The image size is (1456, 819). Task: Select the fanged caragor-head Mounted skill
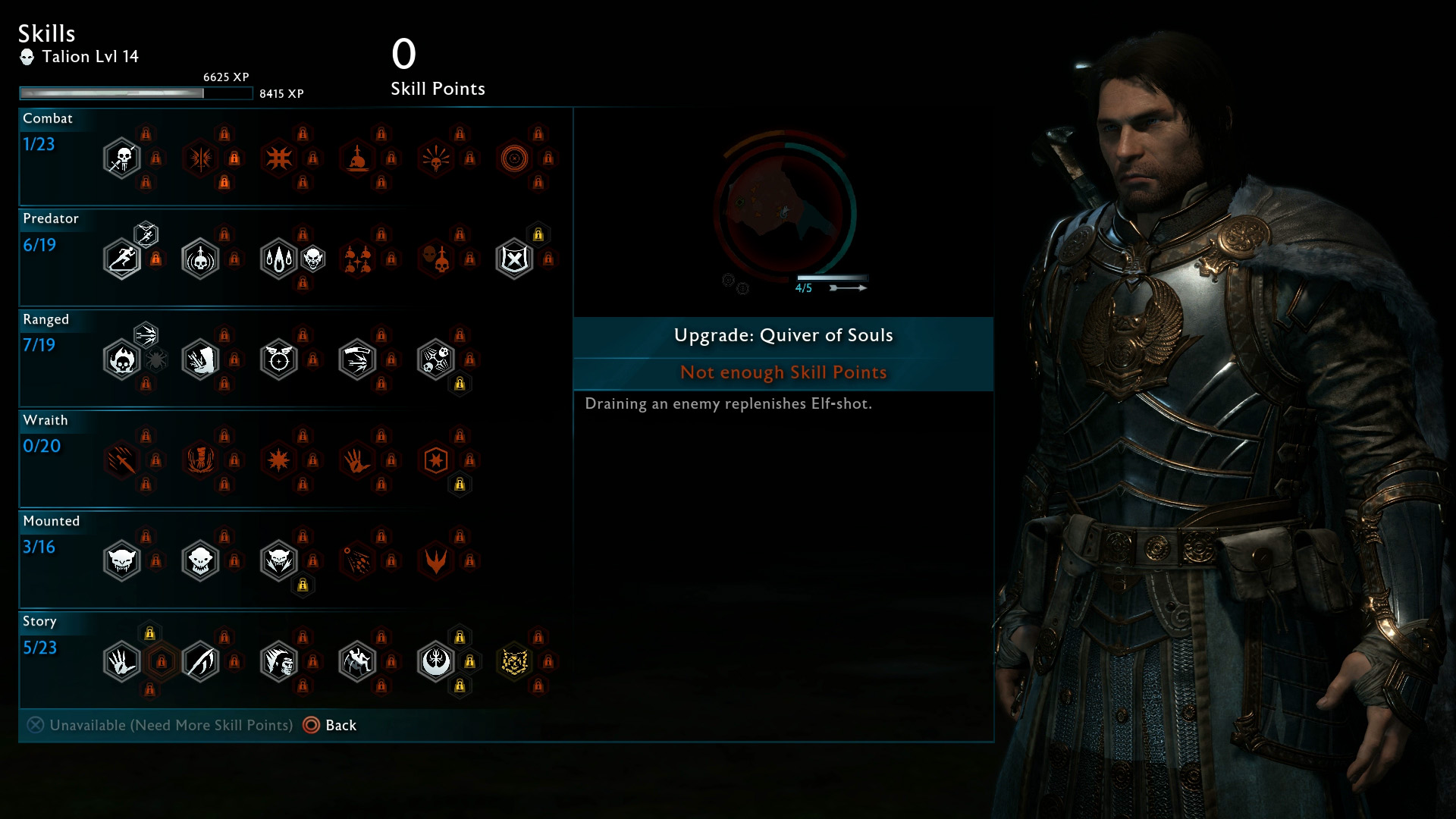click(x=121, y=561)
